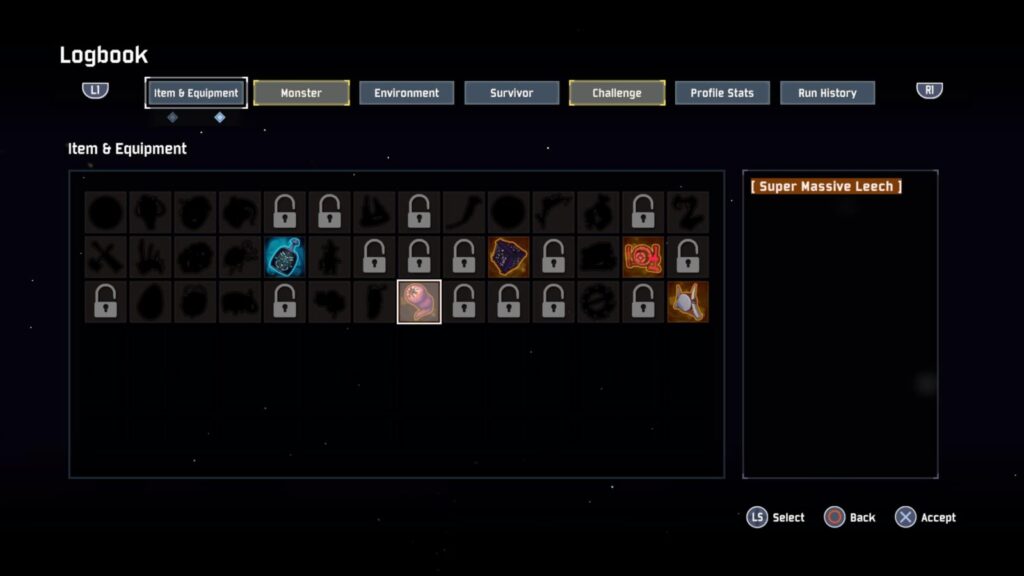Pick the red target radar equipment
The height and width of the screenshot is (576, 1024).
643,257
